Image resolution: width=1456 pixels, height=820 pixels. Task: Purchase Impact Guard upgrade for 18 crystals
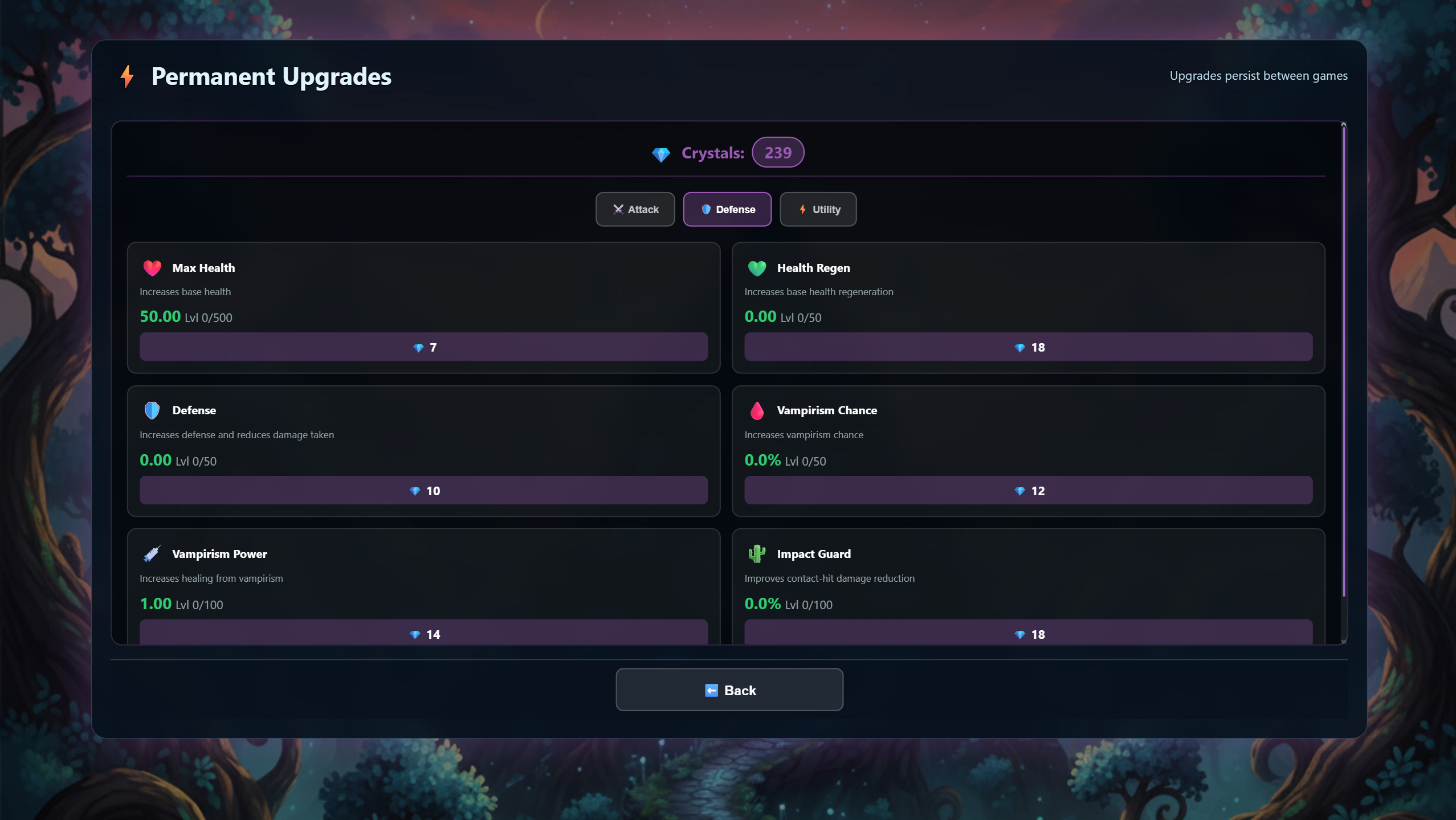coord(1028,634)
